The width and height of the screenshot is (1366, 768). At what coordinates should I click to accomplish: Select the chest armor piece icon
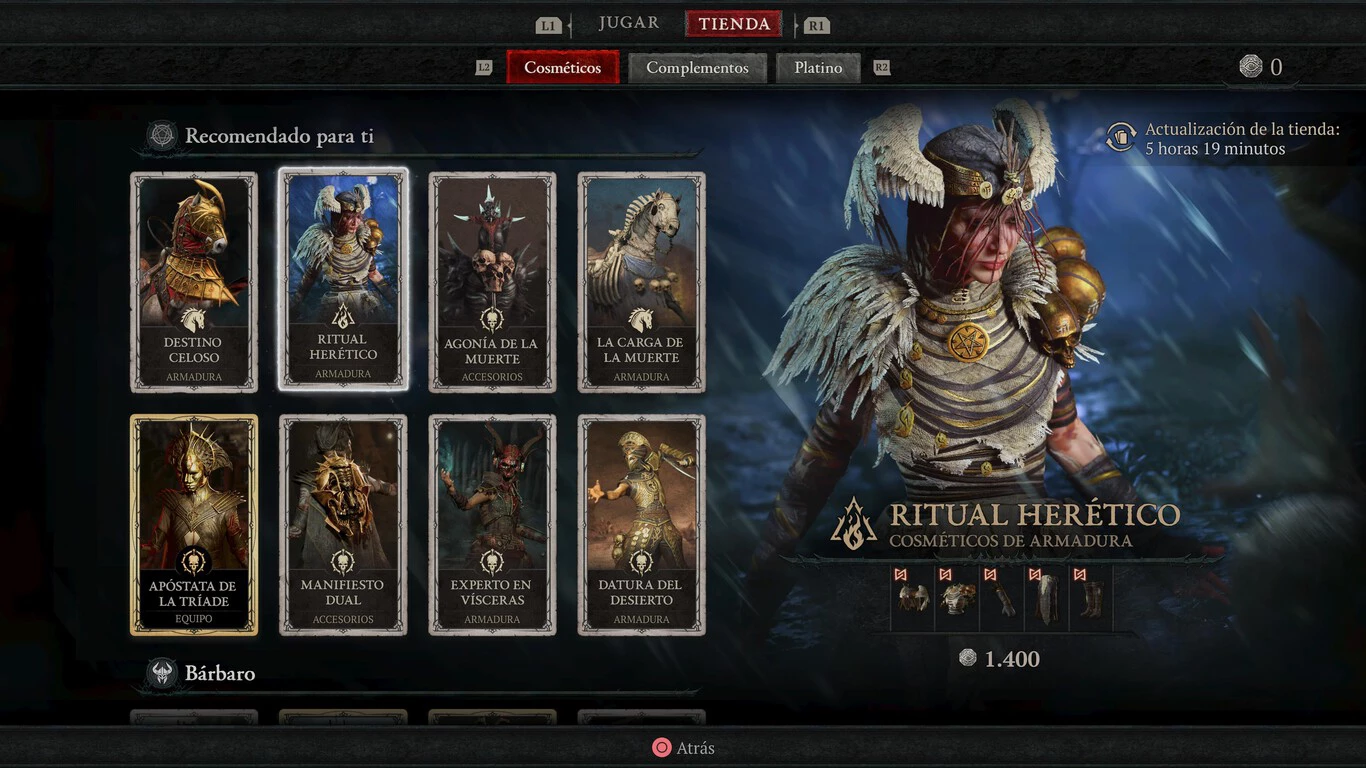point(958,598)
